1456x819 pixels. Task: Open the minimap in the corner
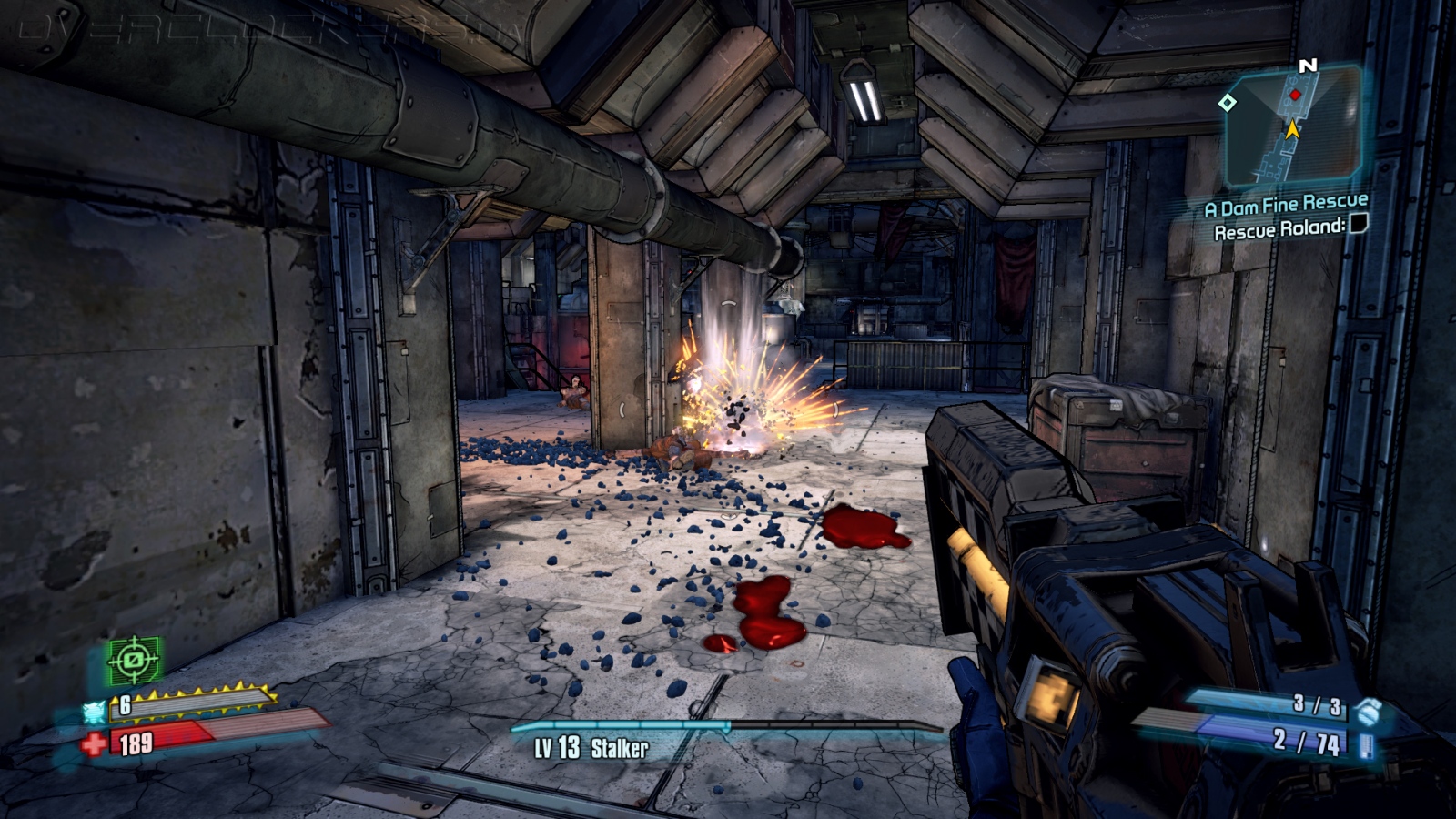[1294, 127]
